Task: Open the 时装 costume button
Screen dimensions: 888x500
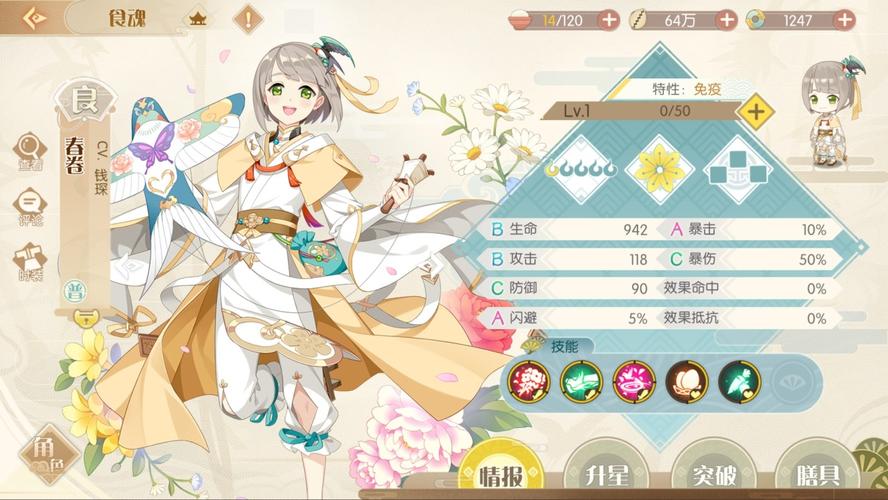Action: coord(29,261)
